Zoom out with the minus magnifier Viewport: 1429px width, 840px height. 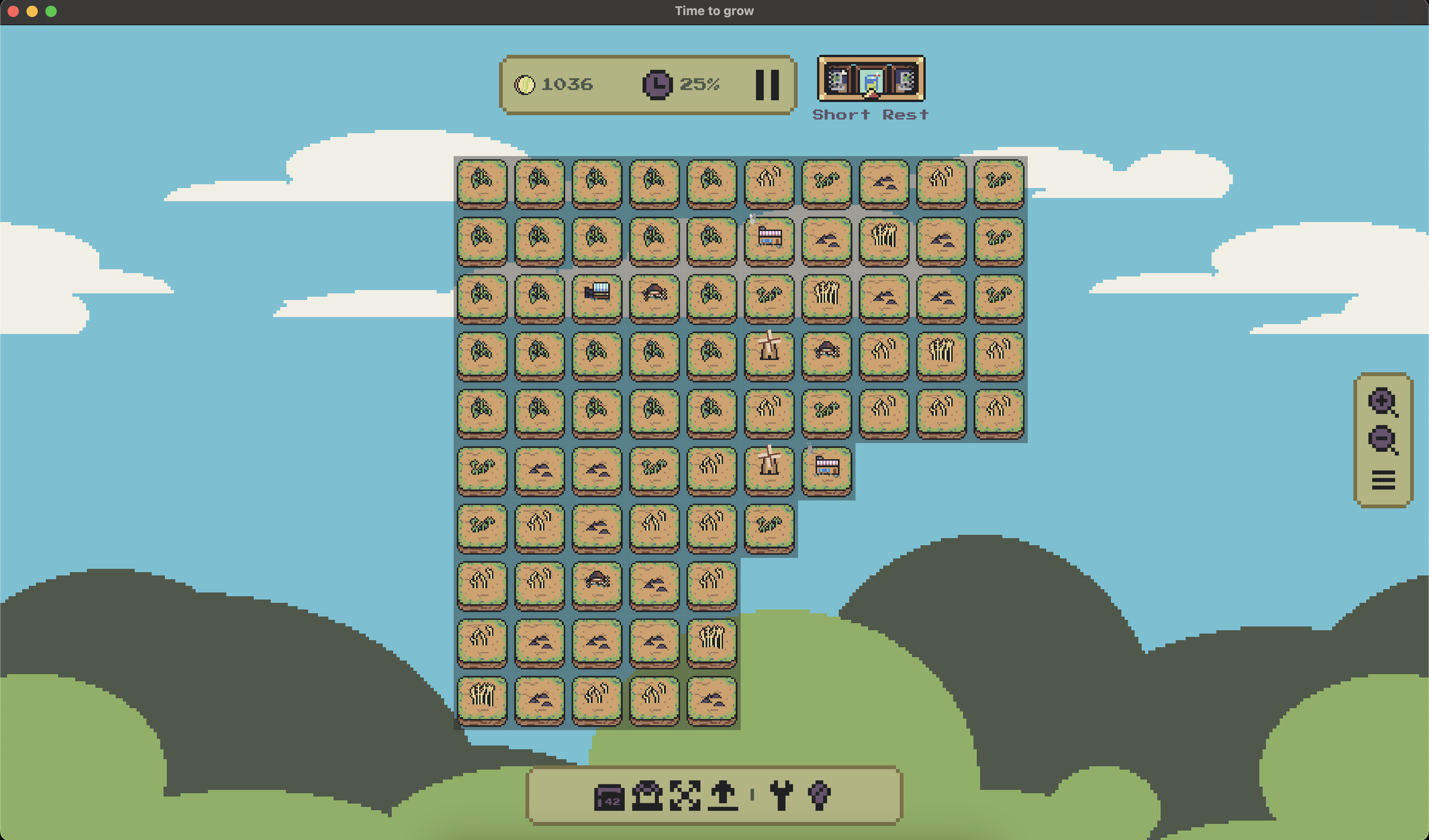[x=1383, y=440]
